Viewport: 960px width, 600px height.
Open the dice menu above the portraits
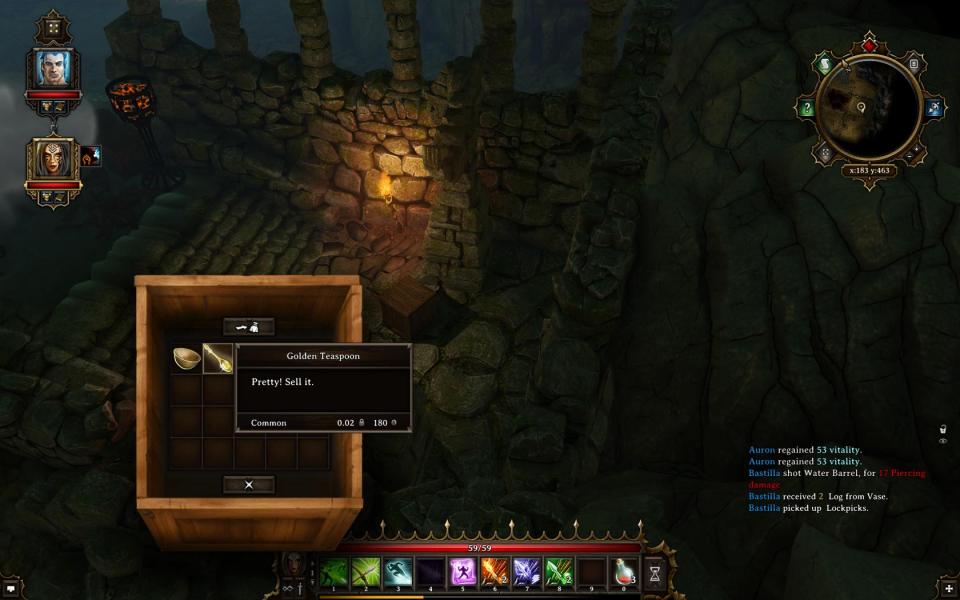point(53,27)
